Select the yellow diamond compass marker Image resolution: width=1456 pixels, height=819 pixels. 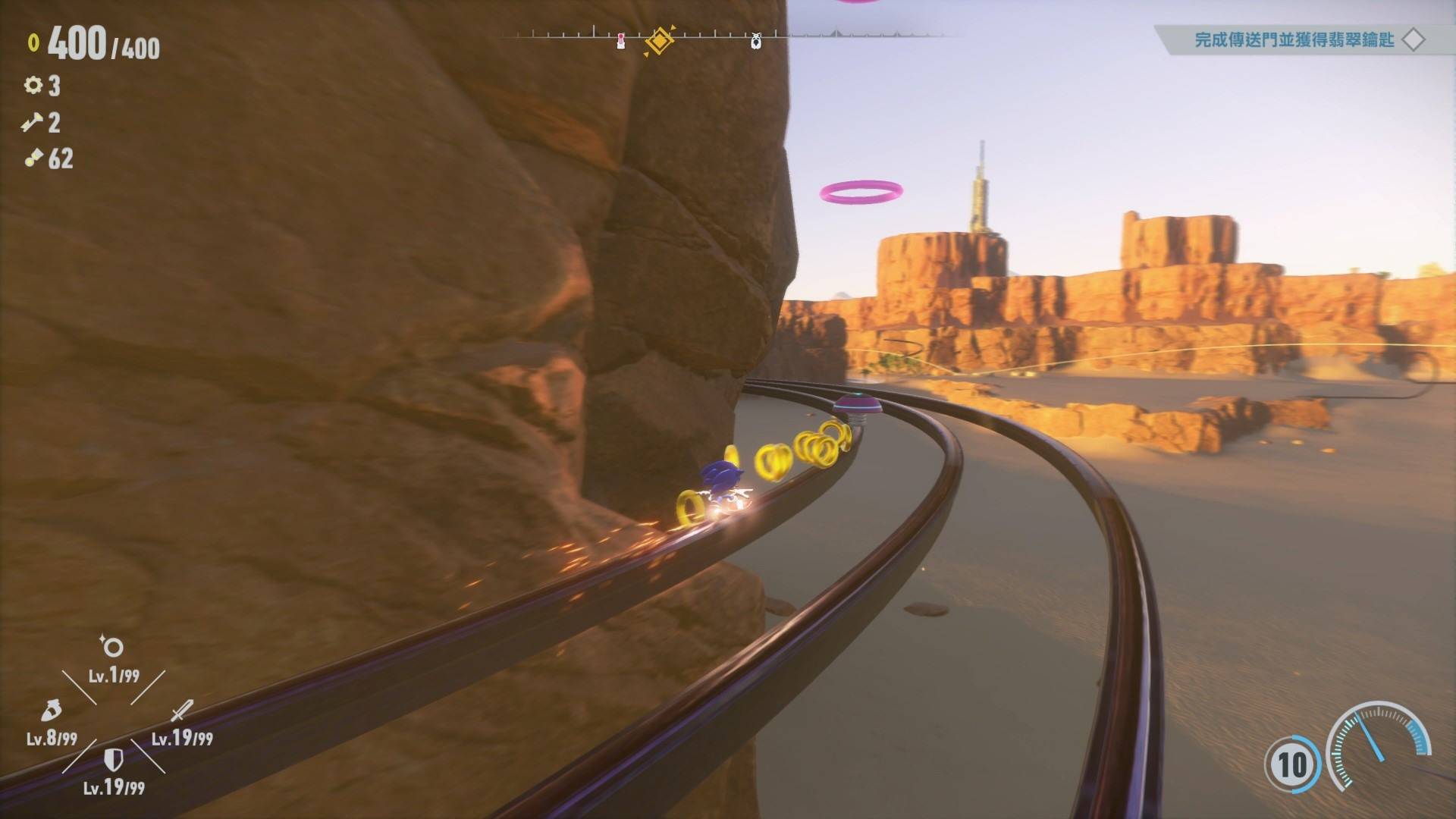[x=659, y=40]
